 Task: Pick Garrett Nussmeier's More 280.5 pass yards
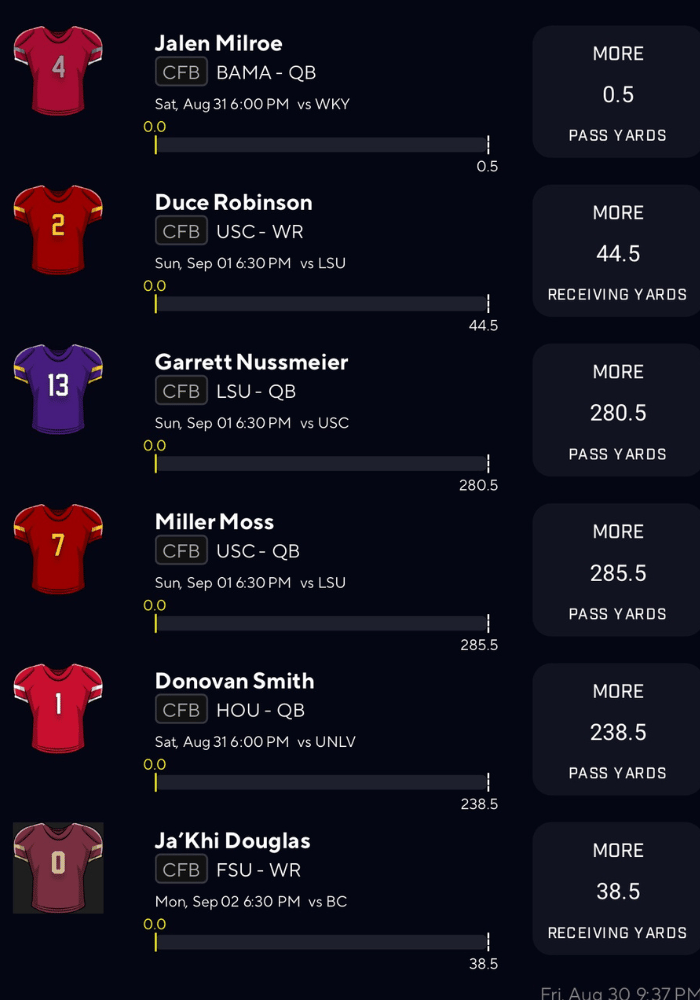point(617,411)
